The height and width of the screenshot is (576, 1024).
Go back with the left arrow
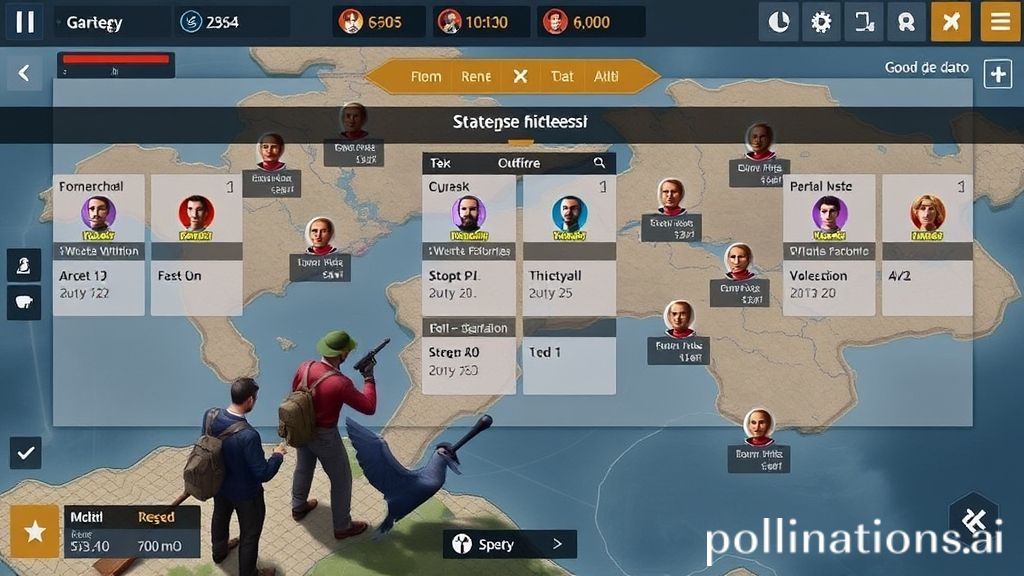(24, 72)
